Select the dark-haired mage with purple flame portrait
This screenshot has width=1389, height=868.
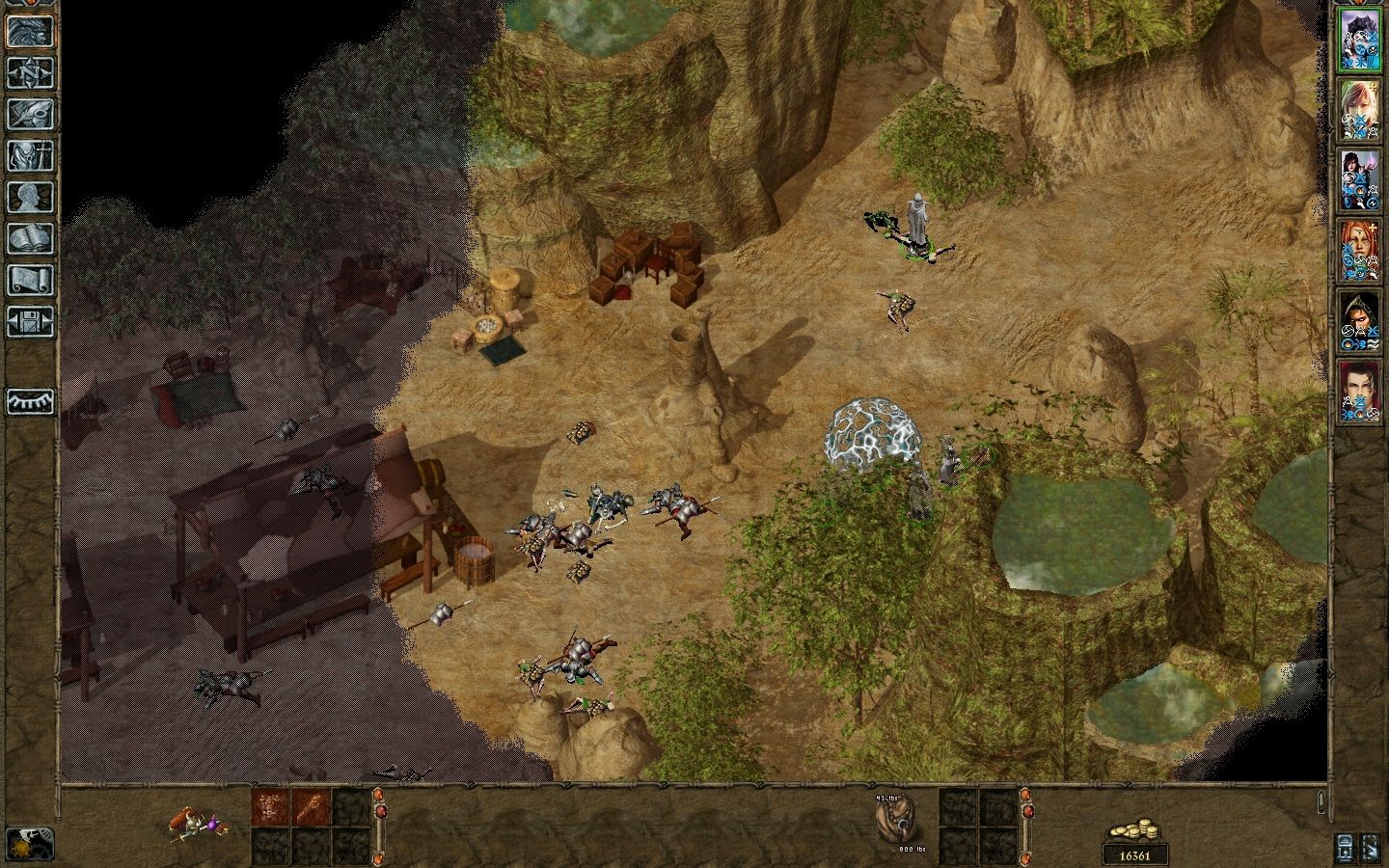1360,180
